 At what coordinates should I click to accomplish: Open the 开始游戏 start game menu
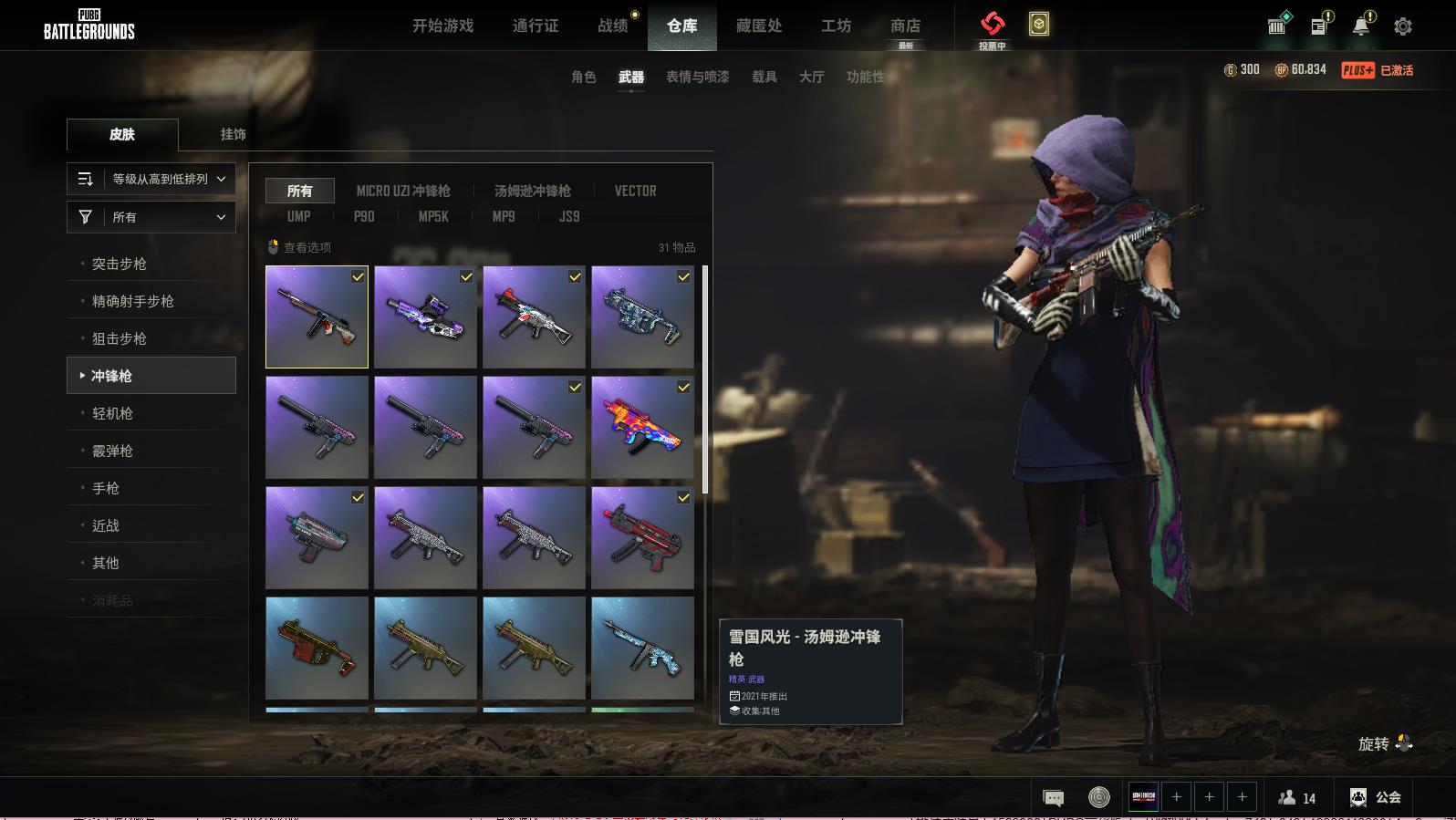[442, 26]
